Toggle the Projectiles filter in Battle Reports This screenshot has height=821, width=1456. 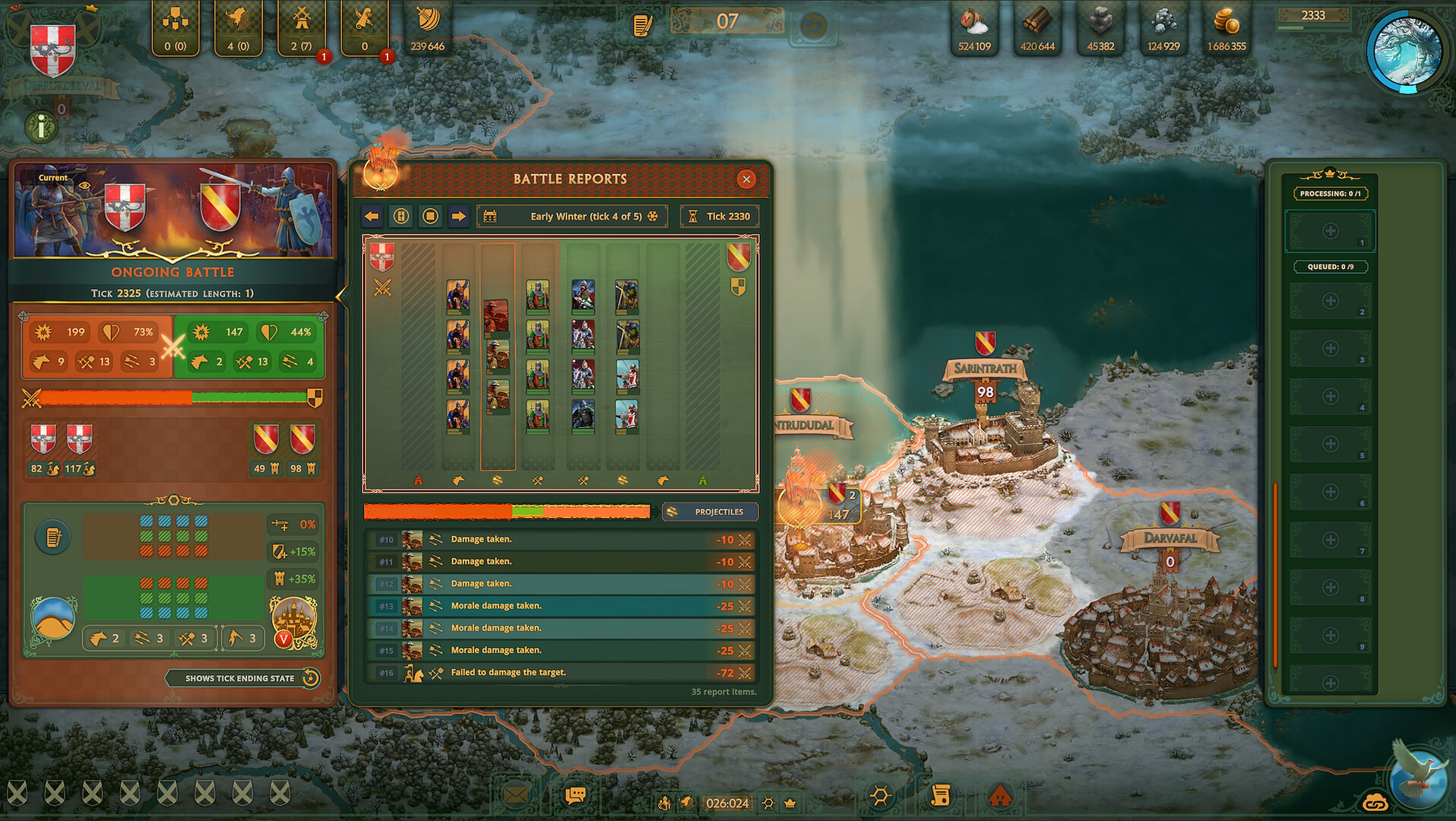[710, 512]
